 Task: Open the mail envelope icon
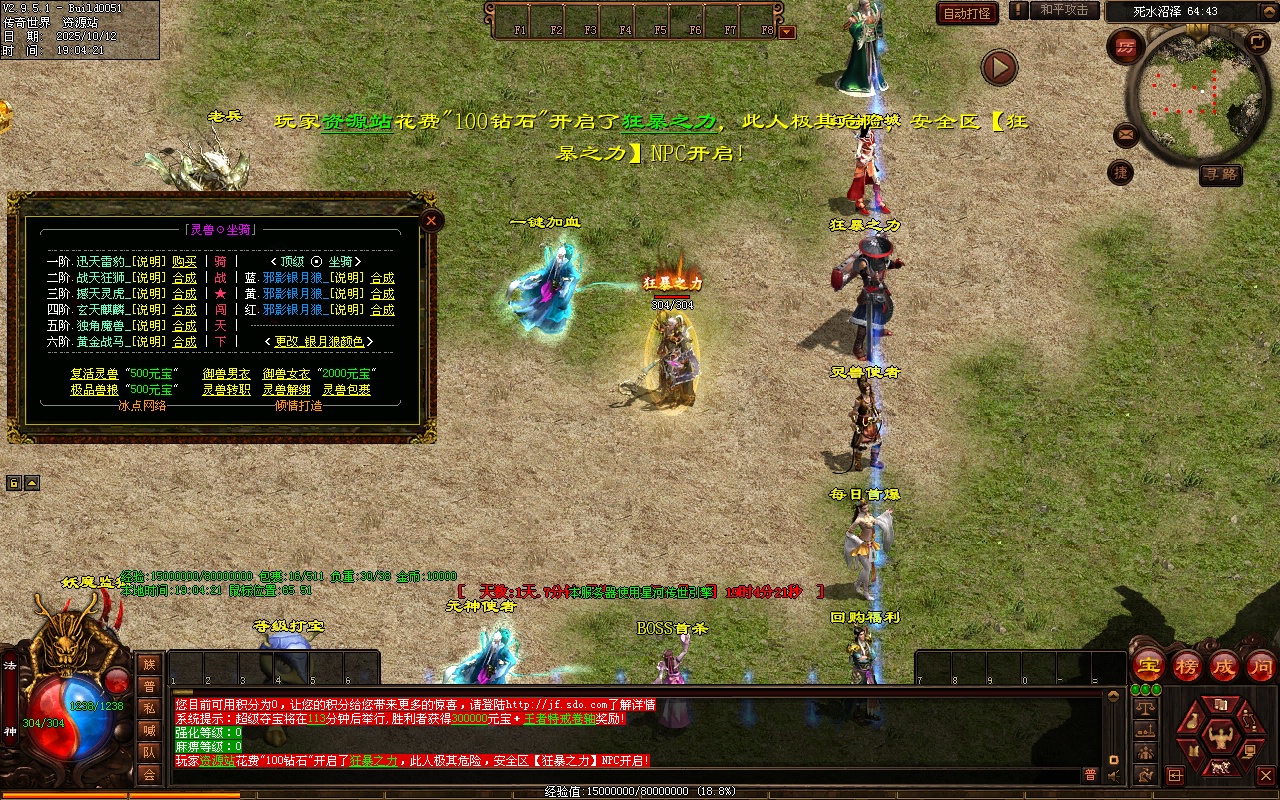[x=1126, y=133]
